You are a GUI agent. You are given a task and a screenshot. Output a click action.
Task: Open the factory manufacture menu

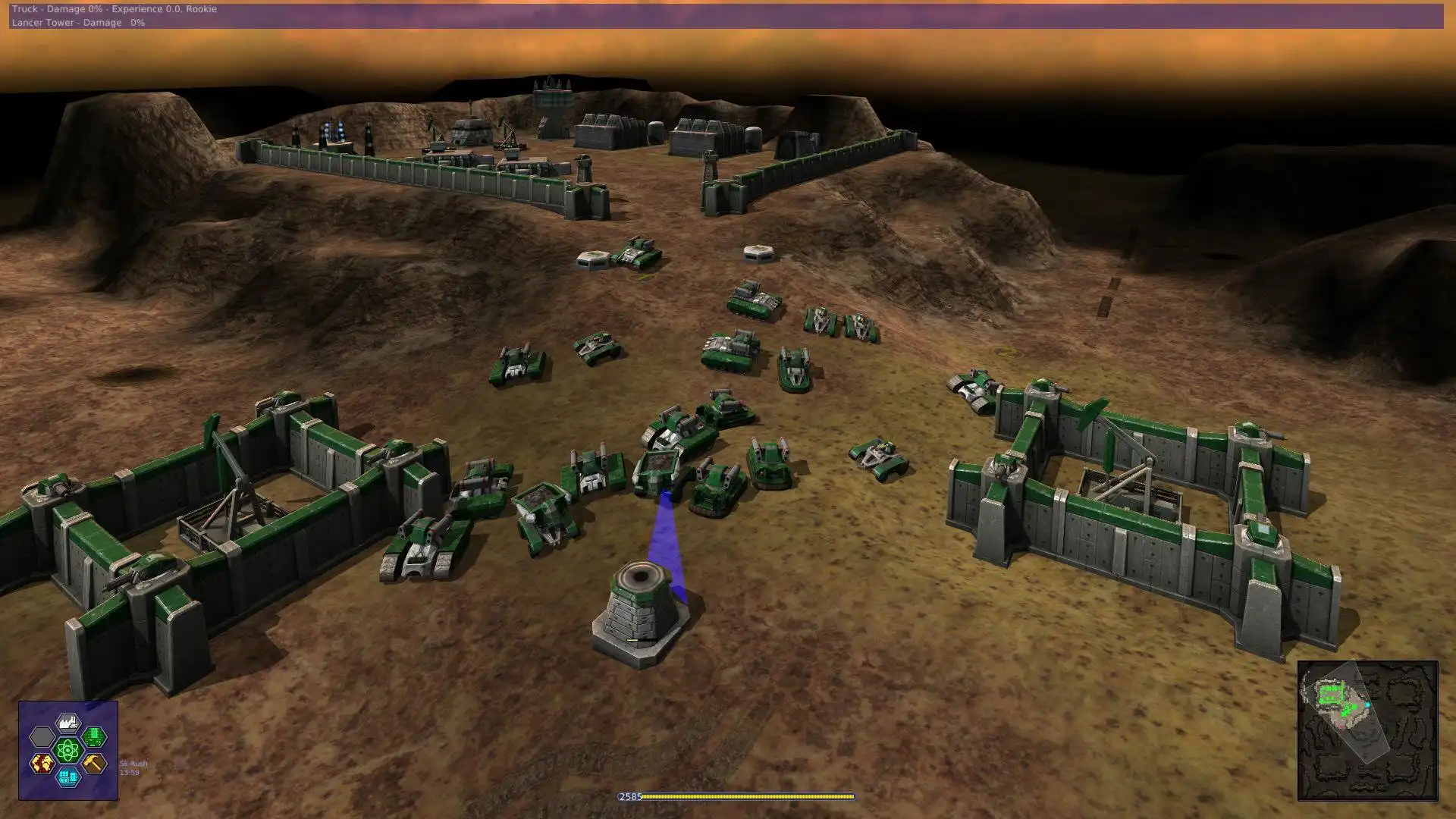point(68,723)
